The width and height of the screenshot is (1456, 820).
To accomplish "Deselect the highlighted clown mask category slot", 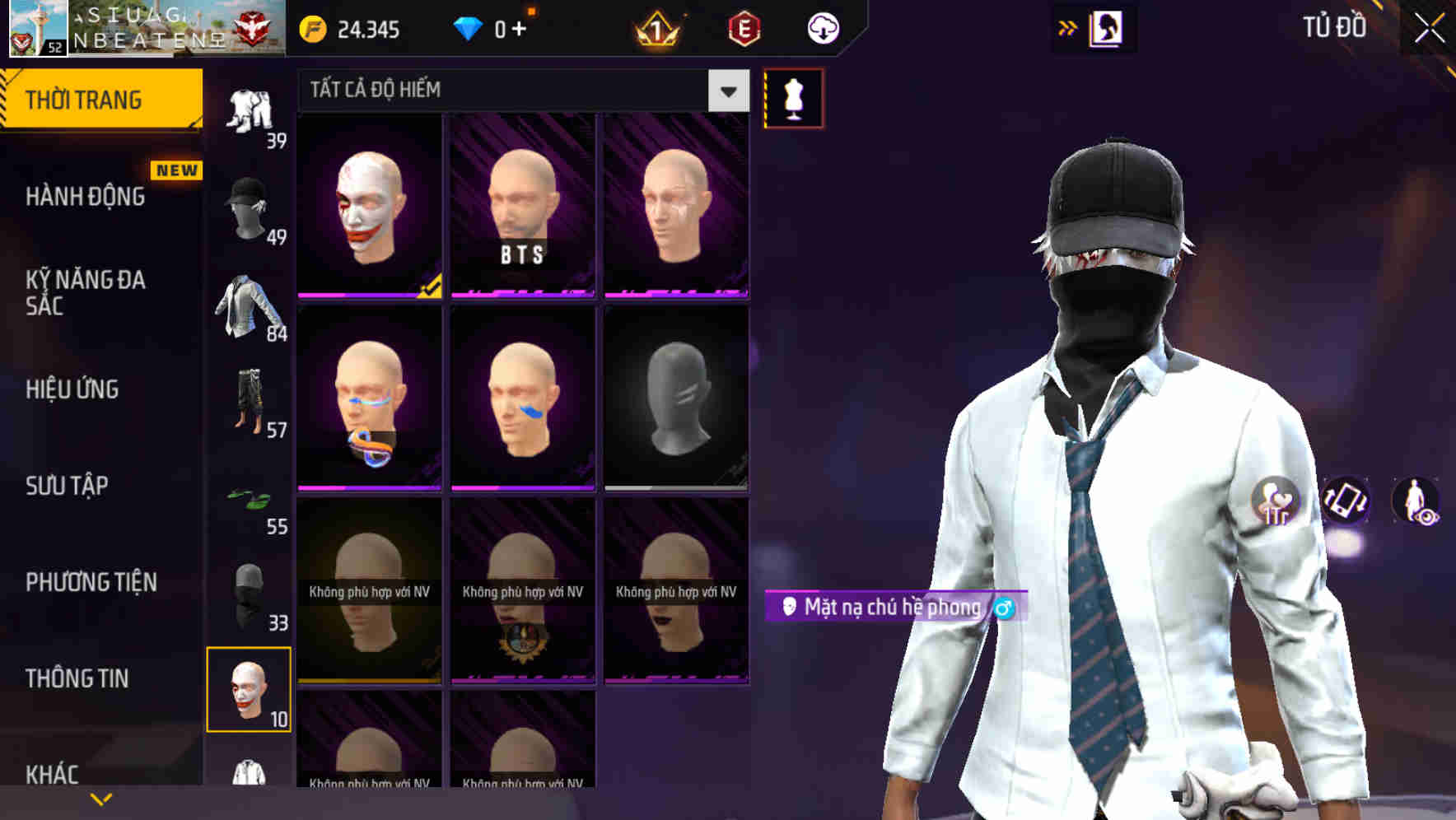I will (250, 690).
